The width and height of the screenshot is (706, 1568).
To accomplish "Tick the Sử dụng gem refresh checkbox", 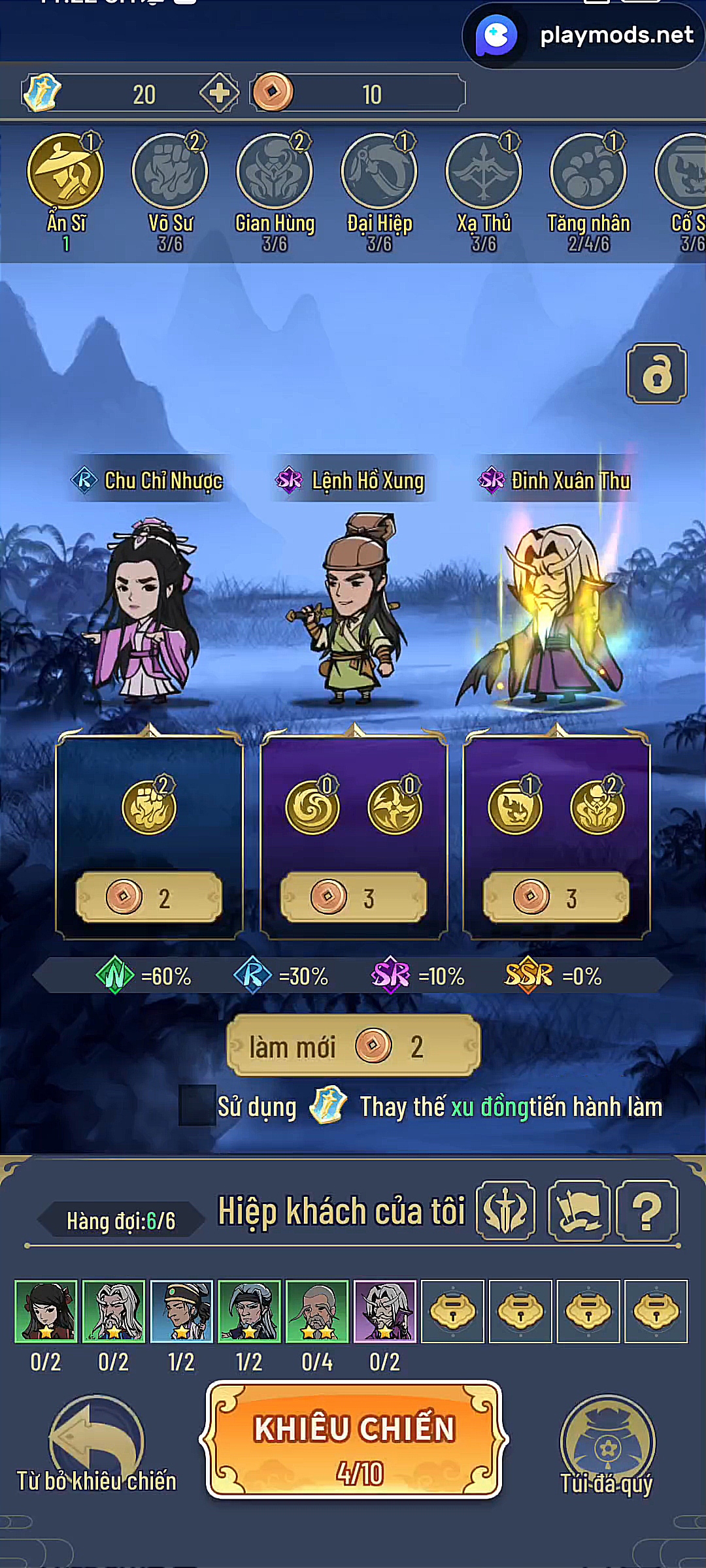I will click(197, 1105).
